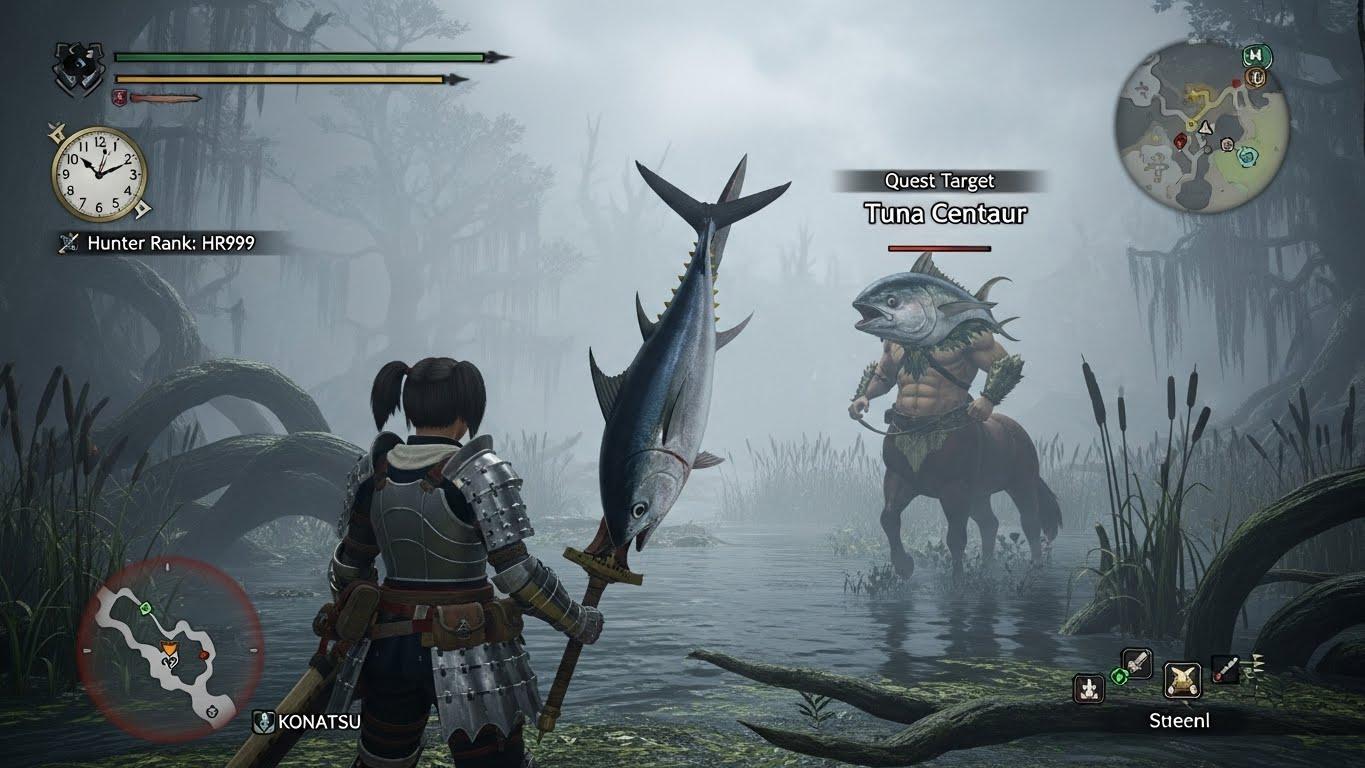Choose the red-tipped tool item slot
This screenshot has width=1365, height=768.
[x=1226, y=669]
